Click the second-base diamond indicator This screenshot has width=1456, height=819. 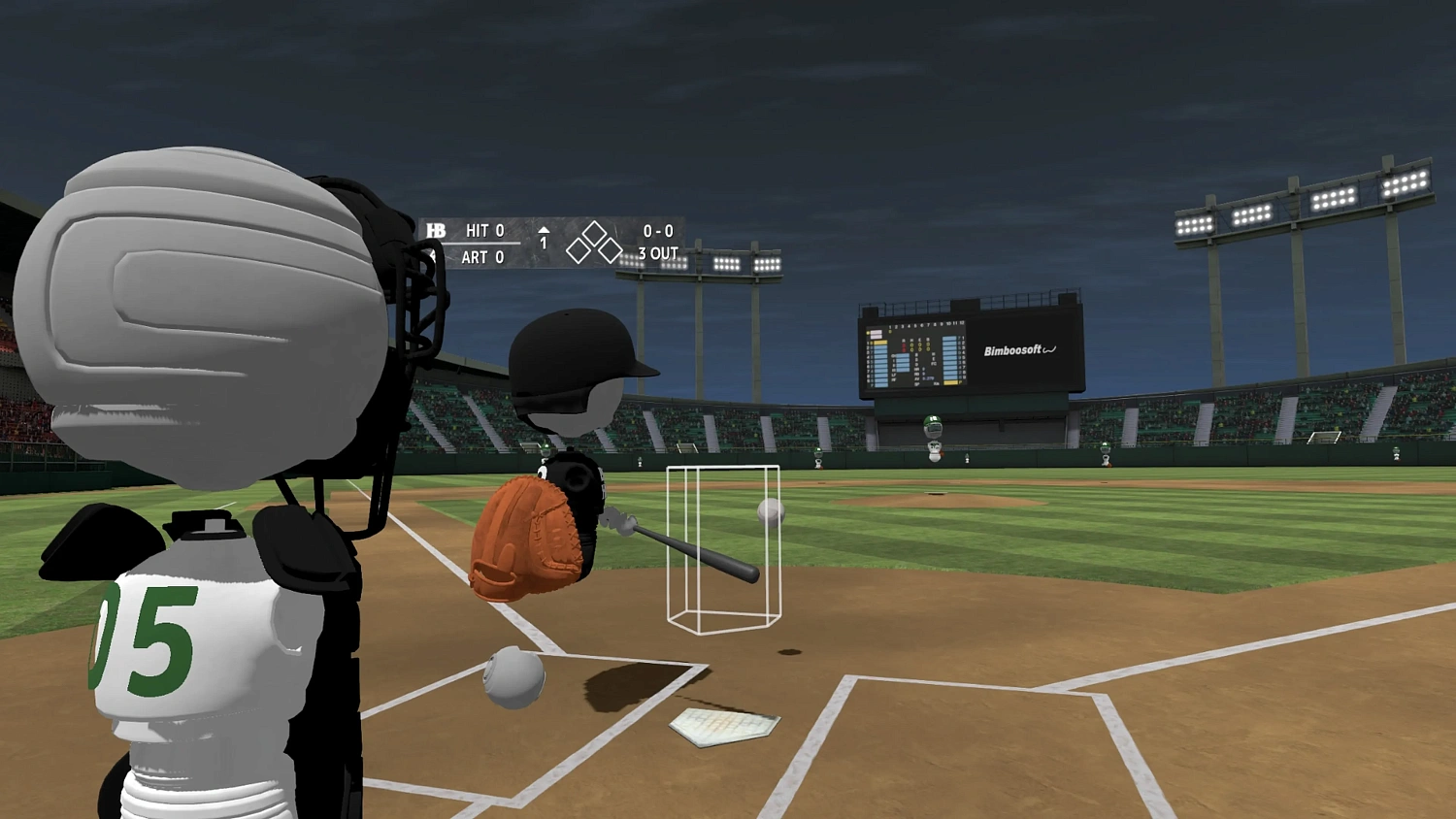coord(594,232)
